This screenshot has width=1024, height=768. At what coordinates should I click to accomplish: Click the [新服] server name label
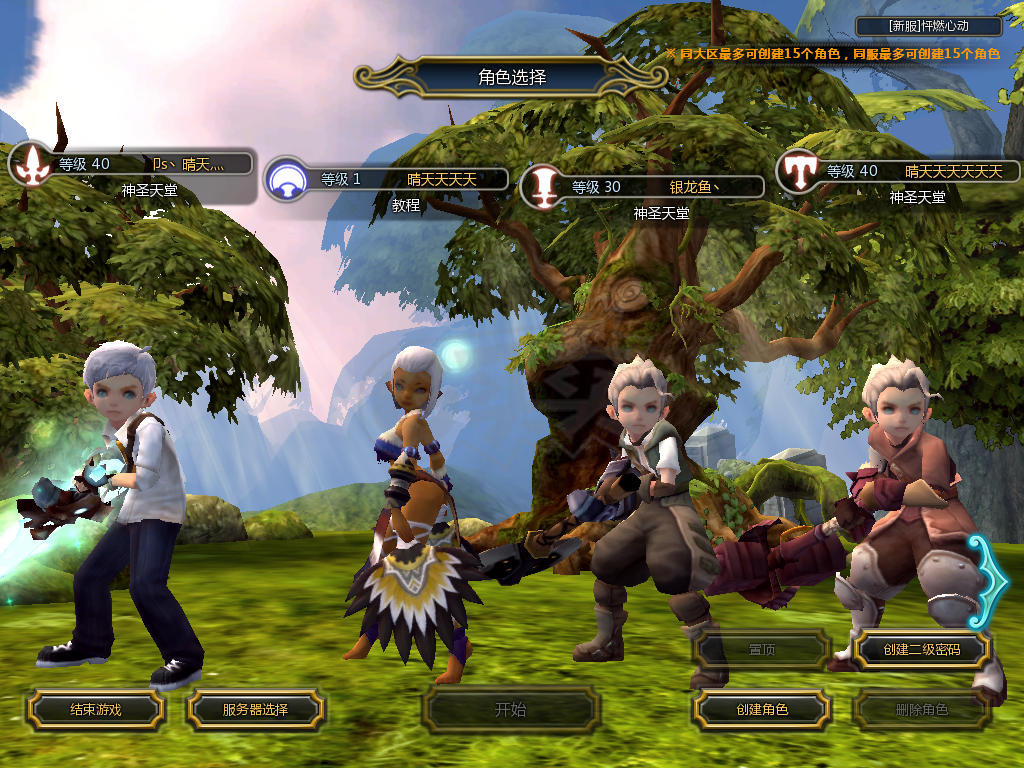pos(929,26)
